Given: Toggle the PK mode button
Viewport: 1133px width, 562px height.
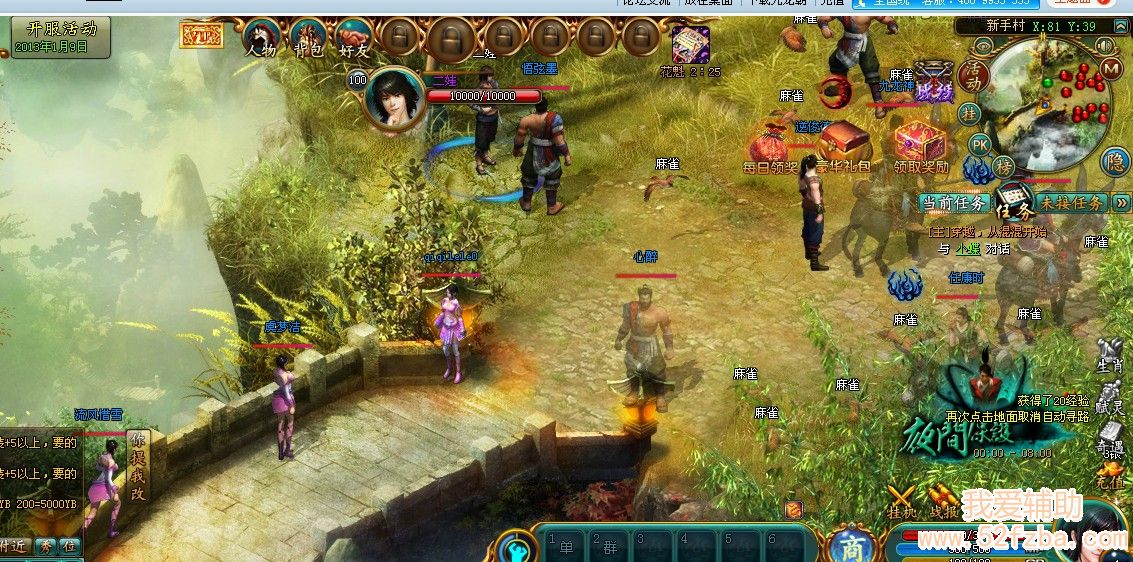Looking at the screenshot, I should (x=980, y=144).
